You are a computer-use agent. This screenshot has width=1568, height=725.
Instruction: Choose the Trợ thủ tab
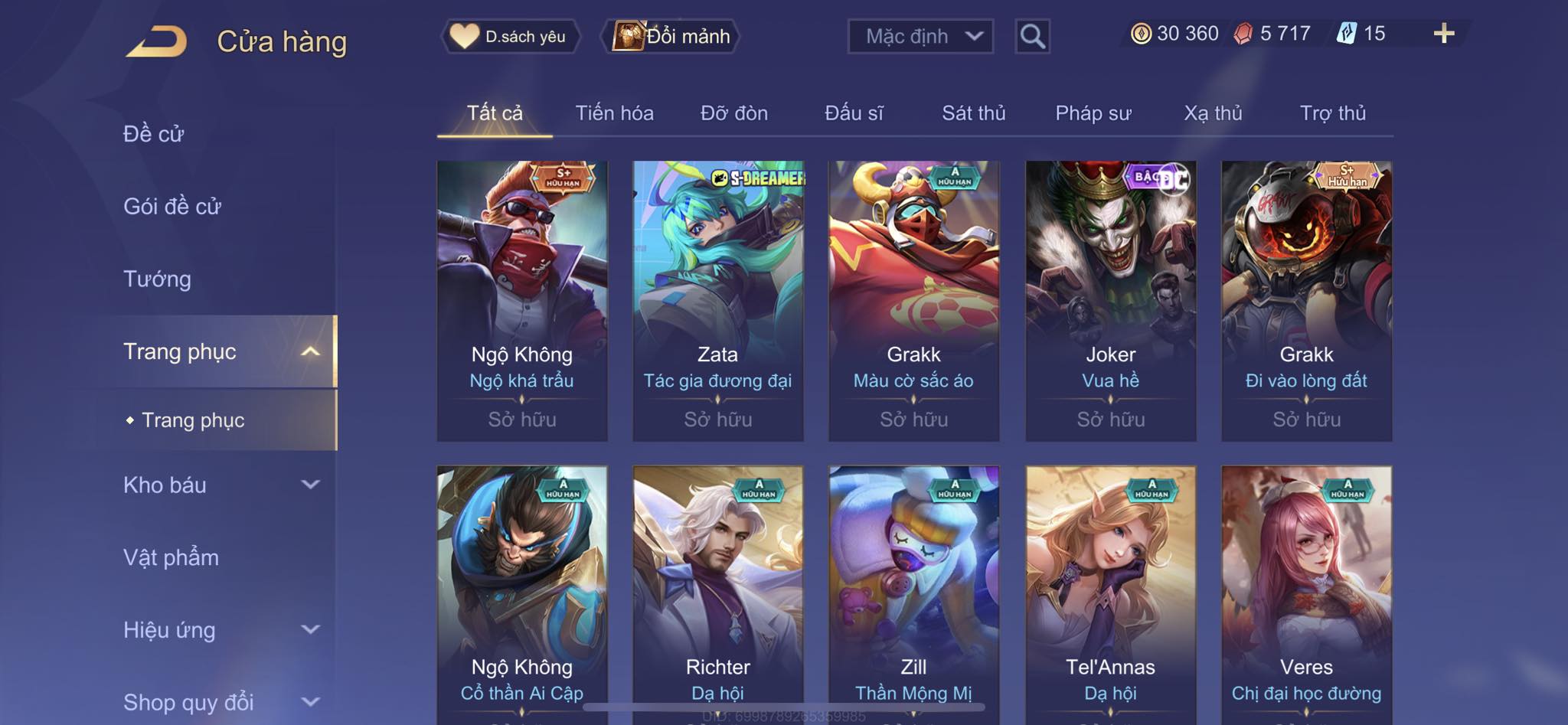[1332, 113]
